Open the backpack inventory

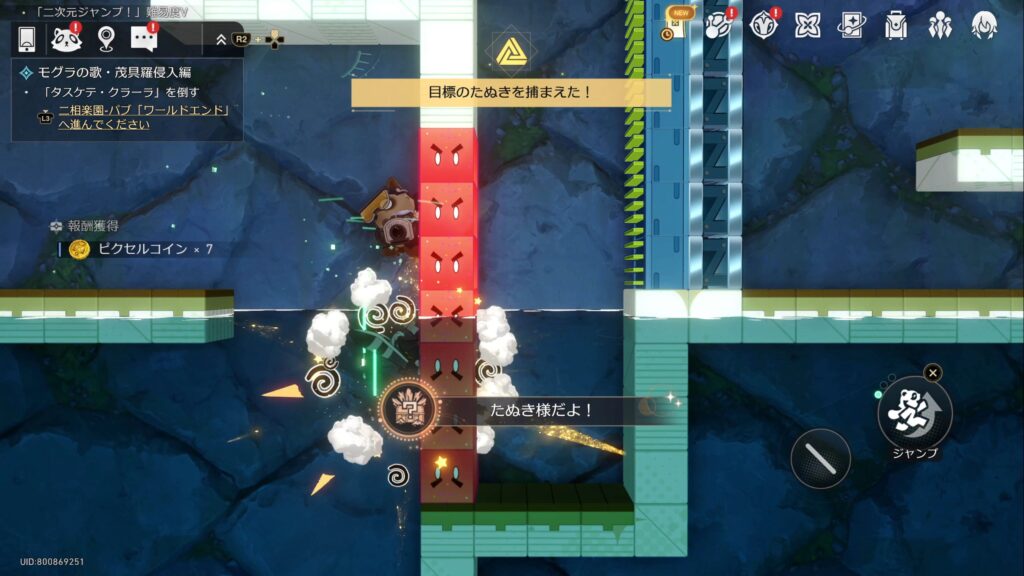click(896, 25)
